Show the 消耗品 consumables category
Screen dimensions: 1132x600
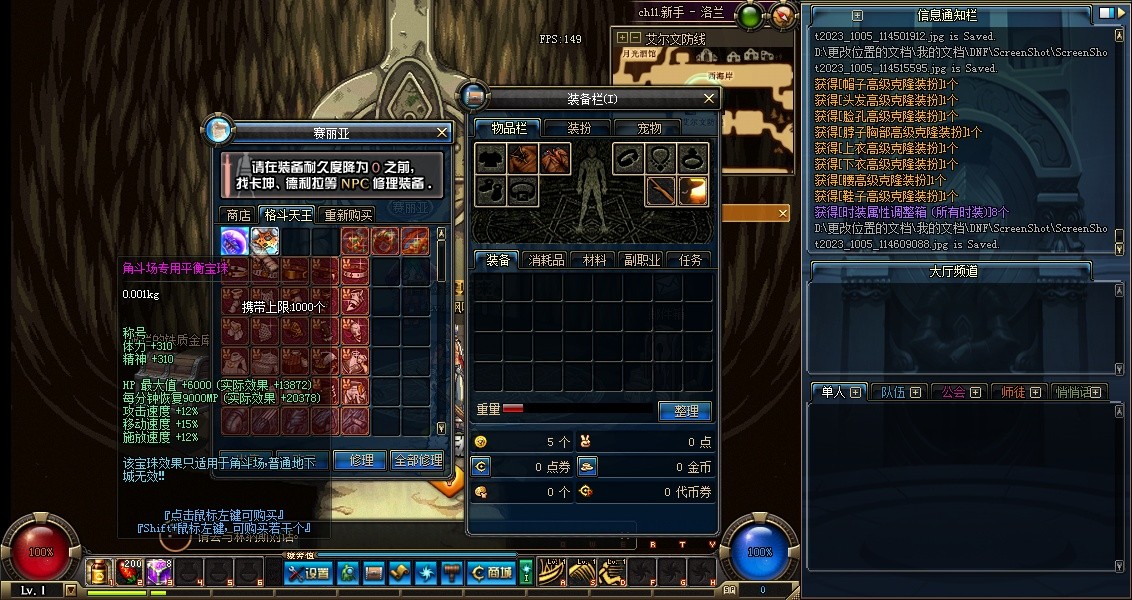coord(546,260)
